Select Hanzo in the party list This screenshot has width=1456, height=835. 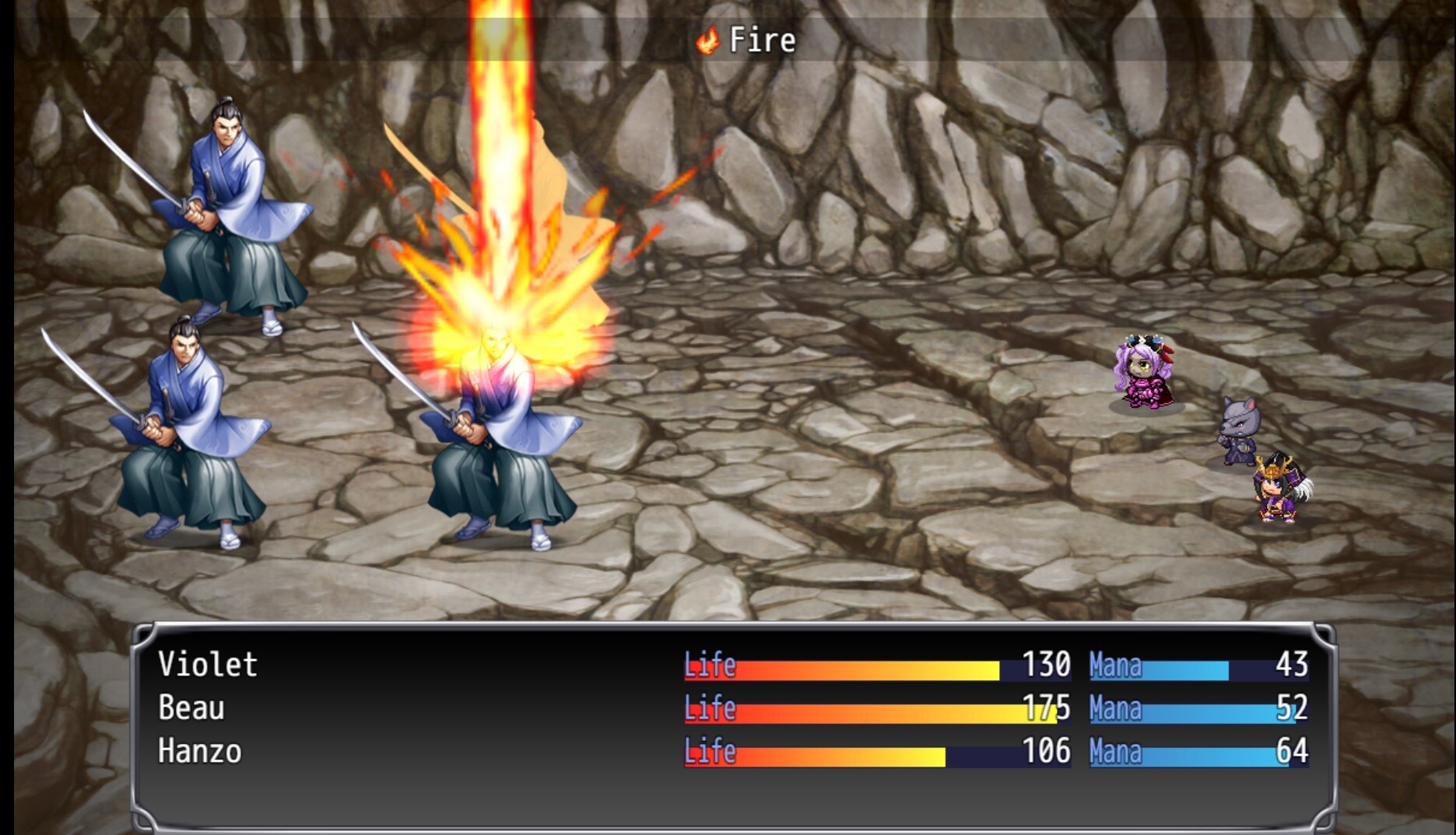point(199,753)
